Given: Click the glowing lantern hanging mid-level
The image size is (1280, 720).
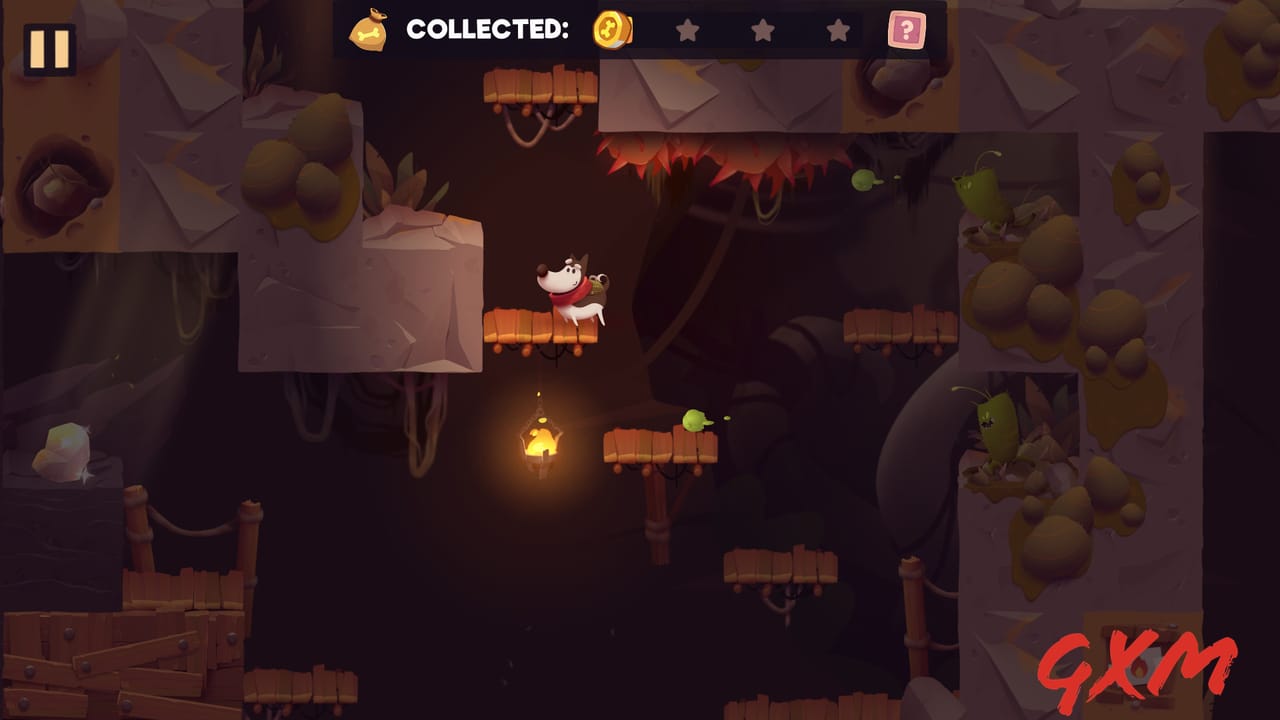Looking at the screenshot, I should click(x=541, y=441).
